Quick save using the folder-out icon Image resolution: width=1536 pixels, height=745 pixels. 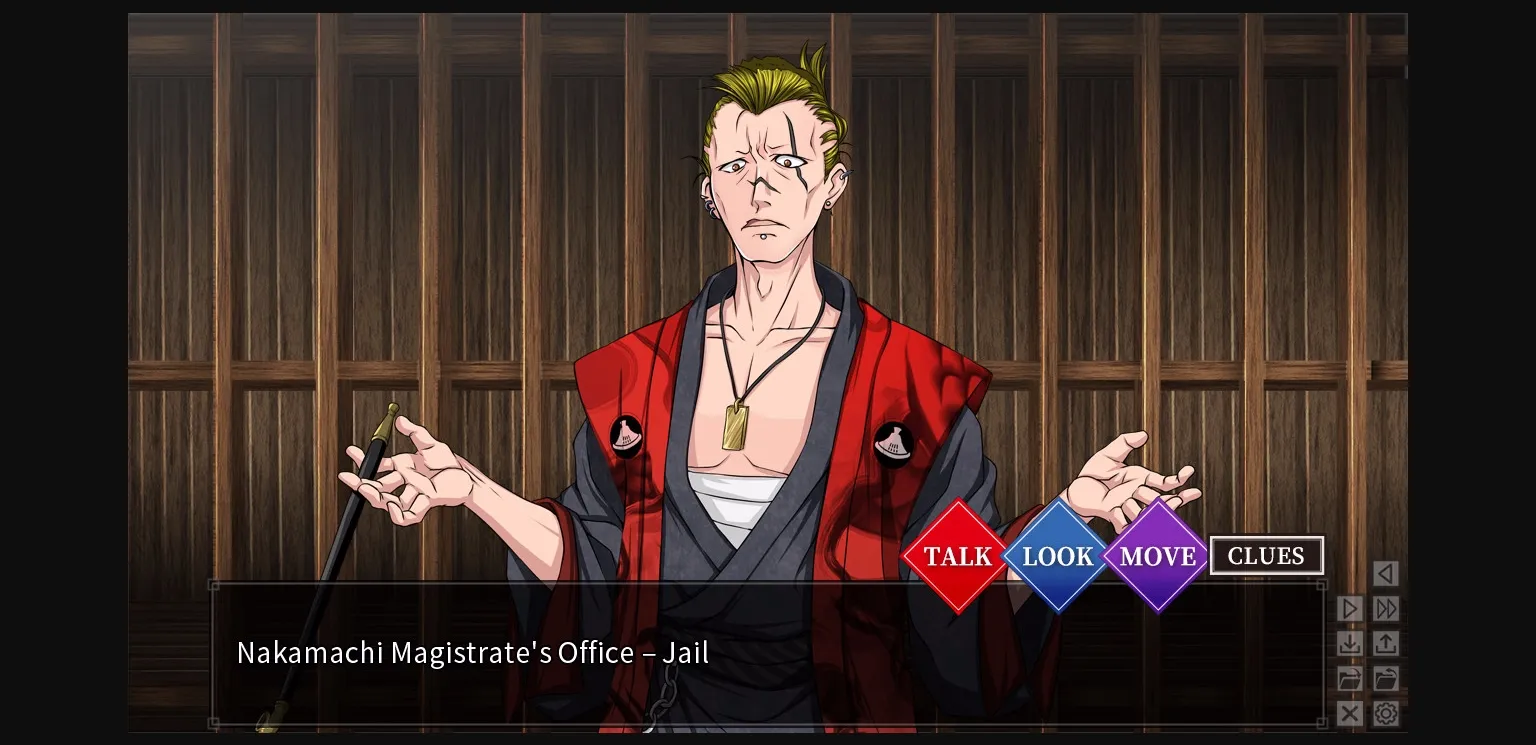click(x=1349, y=678)
